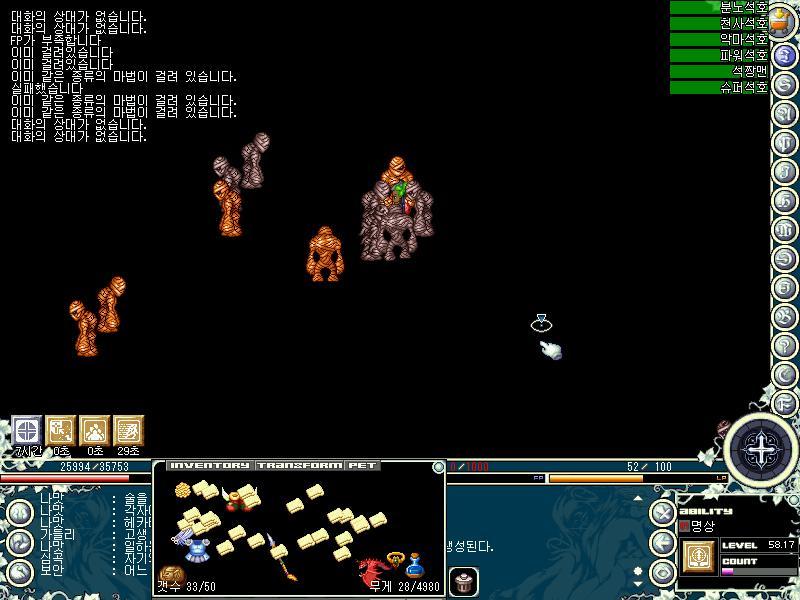
Task: Select the red dragon item
Action: 373,571
